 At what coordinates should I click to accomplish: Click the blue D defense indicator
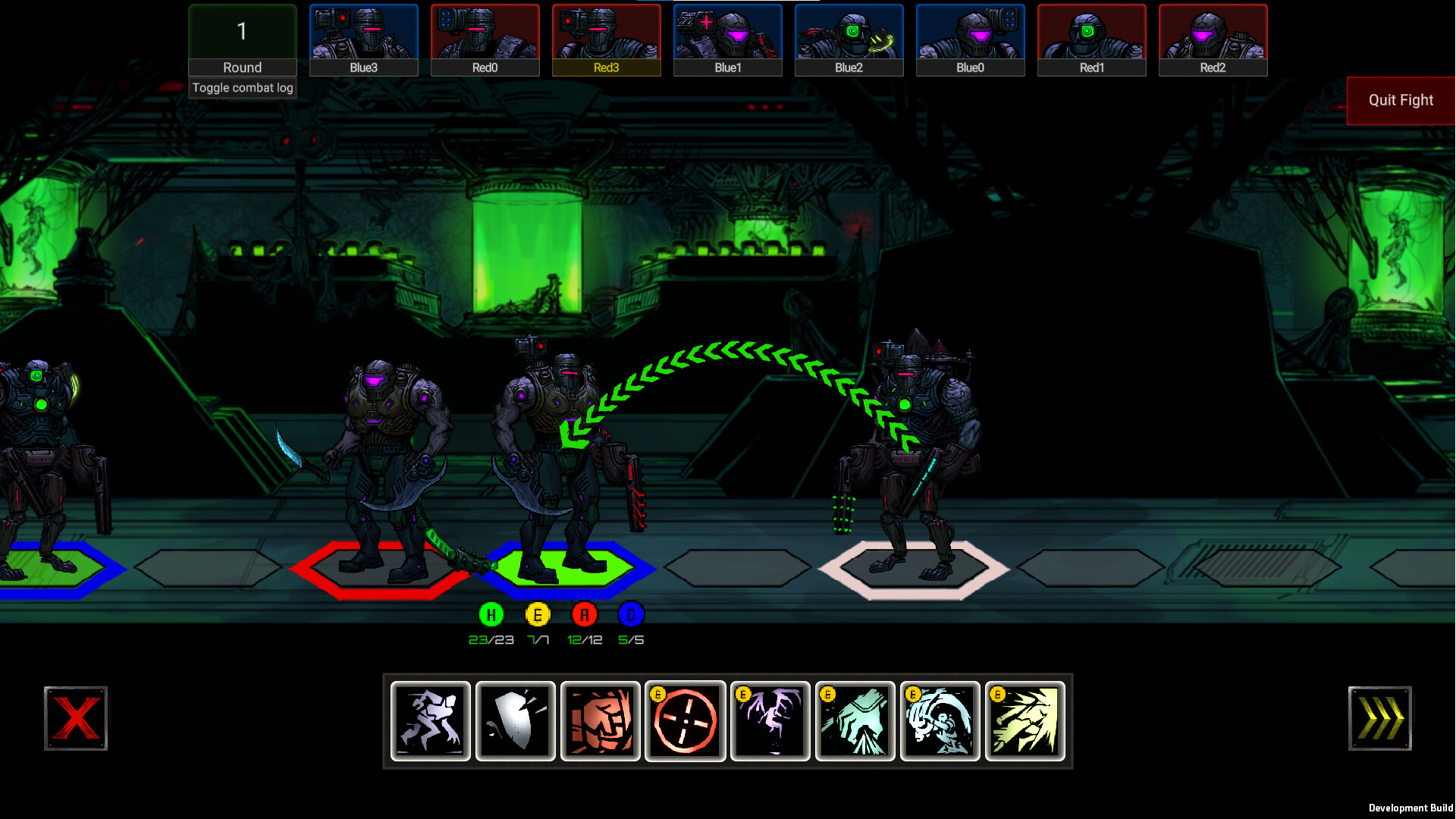coord(630,615)
